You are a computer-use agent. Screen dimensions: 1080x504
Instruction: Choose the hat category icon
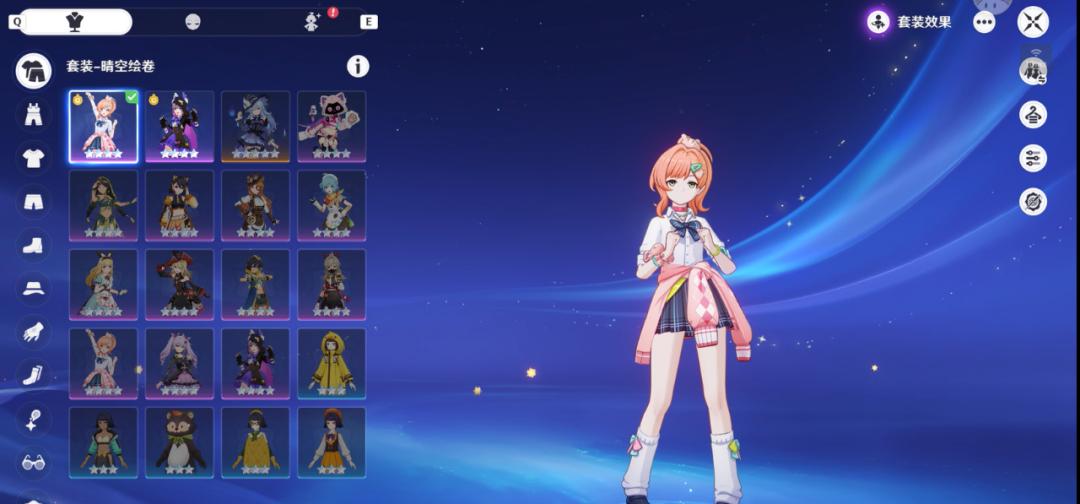(x=33, y=288)
